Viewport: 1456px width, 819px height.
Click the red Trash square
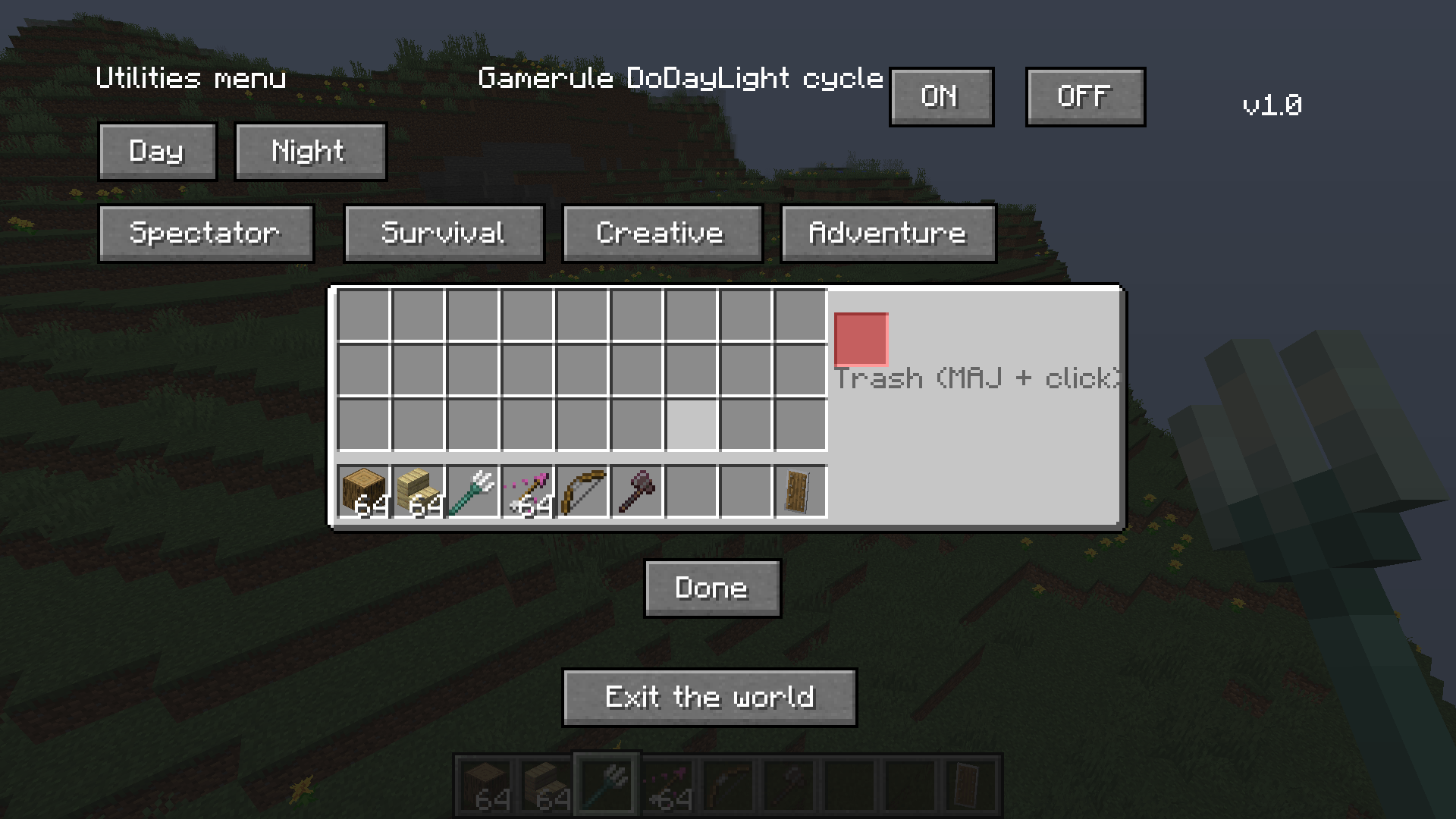tap(860, 340)
